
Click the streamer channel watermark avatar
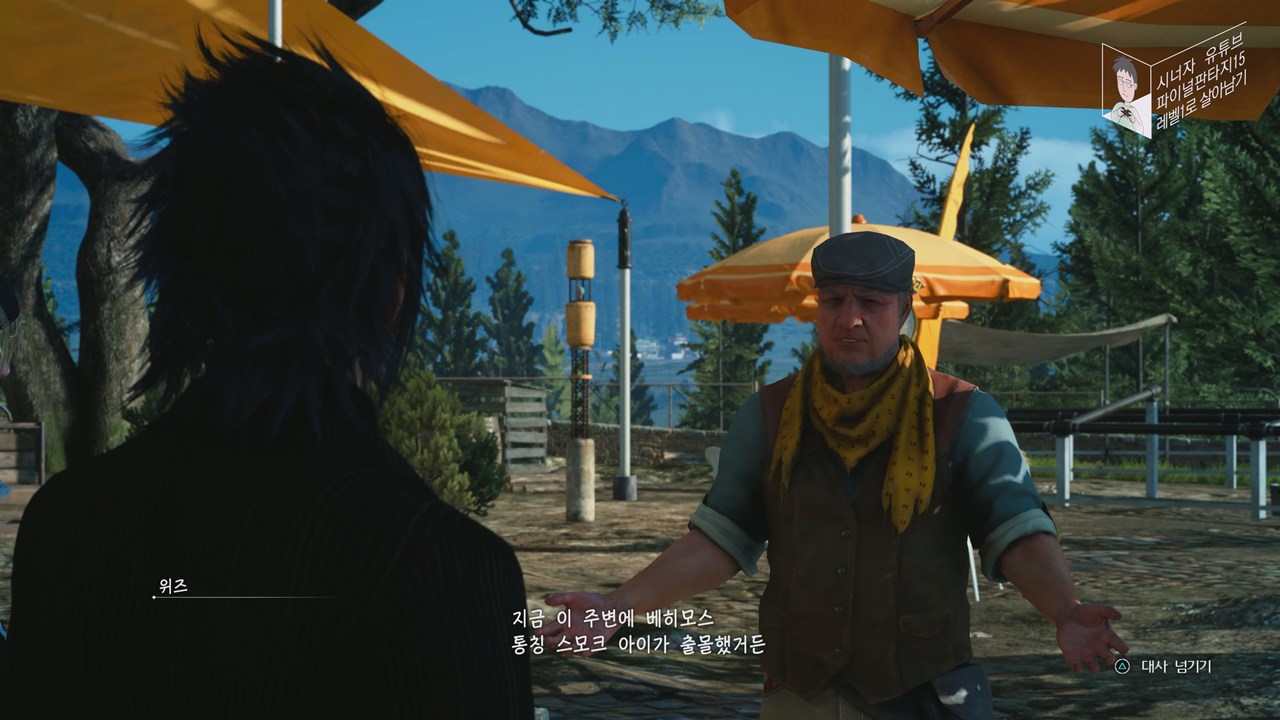click(1127, 92)
